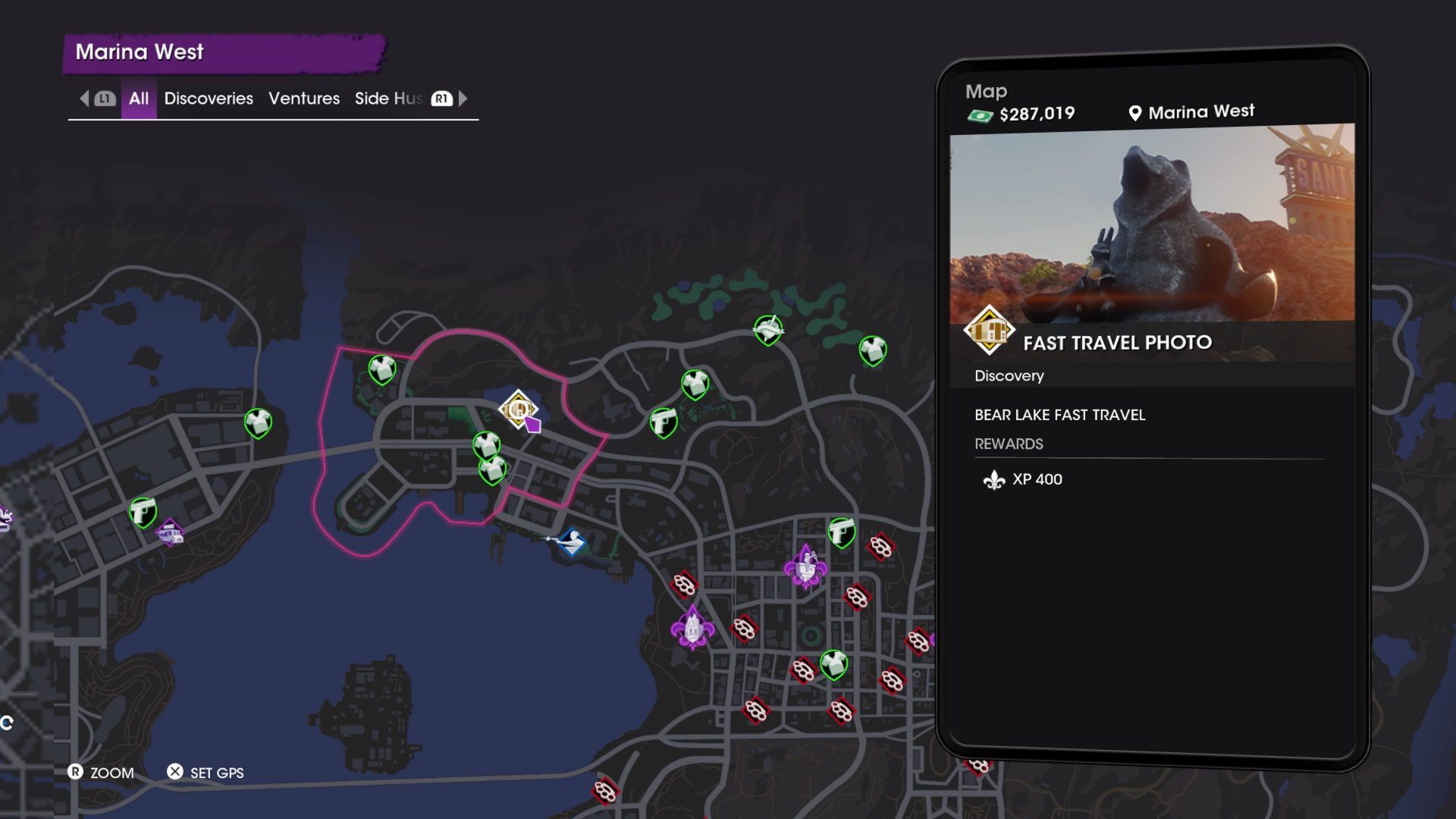
Task: Select the Bear Lake fast travel photo icon
Action: pos(518,411)
